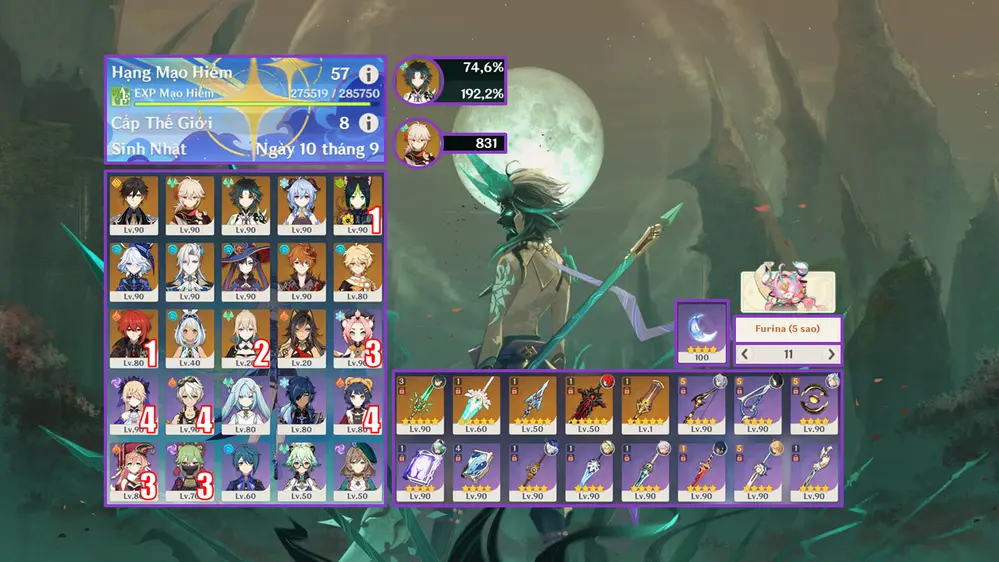Go to the previous entry with the left arrow
Viewport: 999px width, 562px height.
coord(745,355)
